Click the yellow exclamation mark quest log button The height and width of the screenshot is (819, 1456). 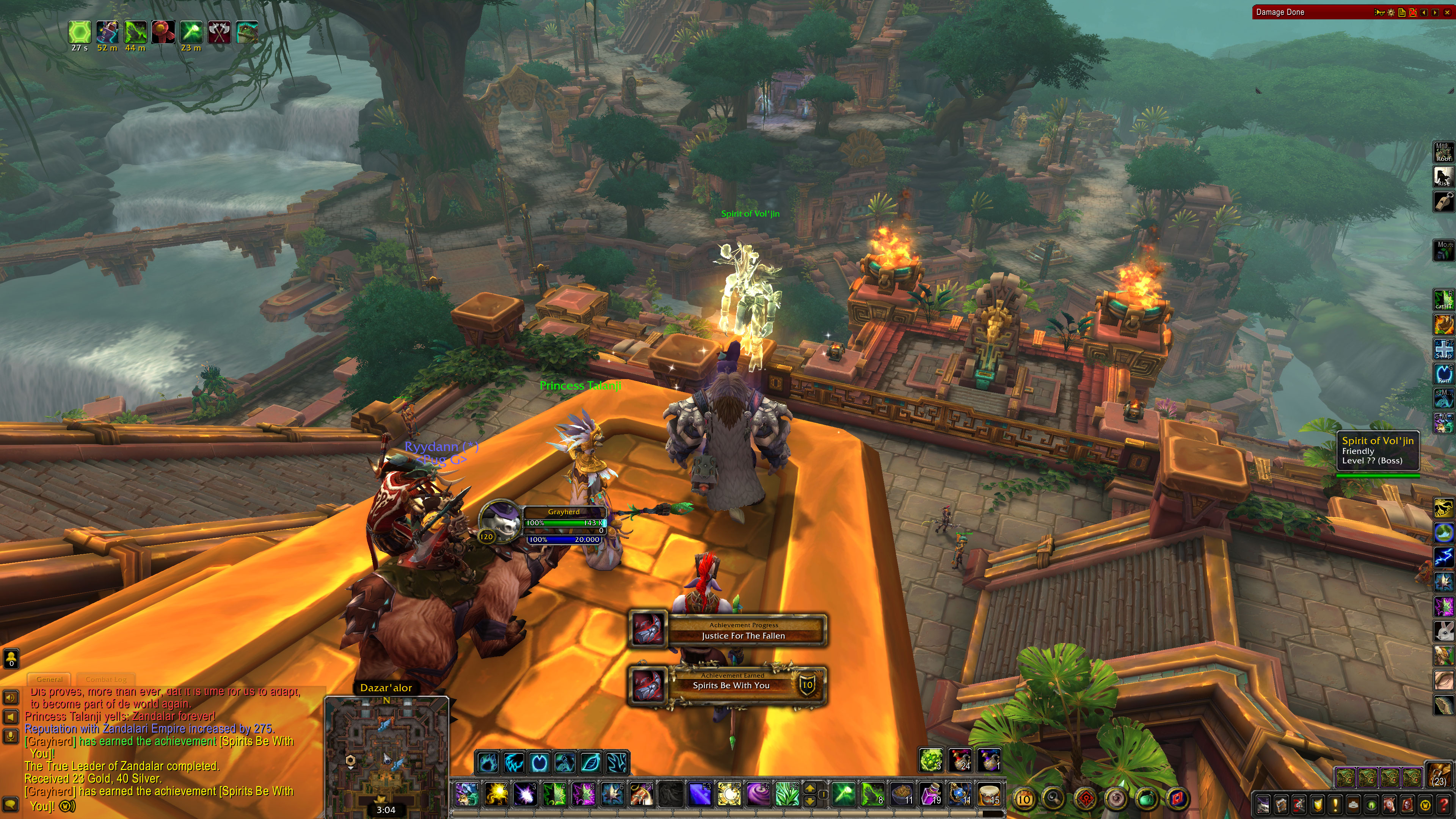(1335, 804)
